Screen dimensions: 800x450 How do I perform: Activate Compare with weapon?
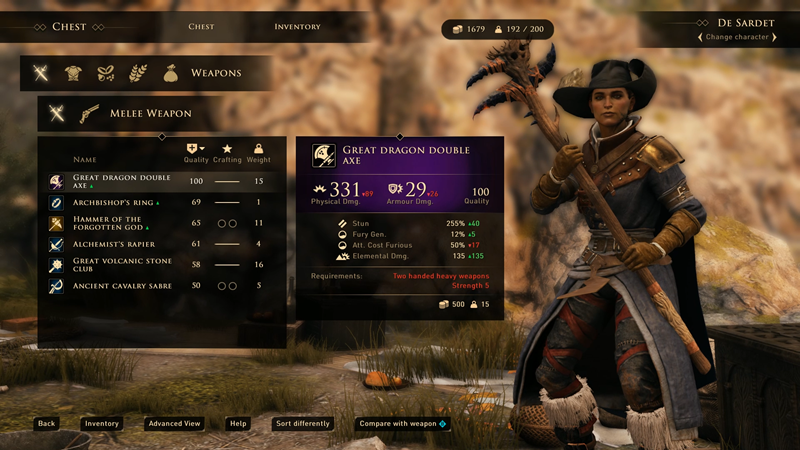point(402,424)
